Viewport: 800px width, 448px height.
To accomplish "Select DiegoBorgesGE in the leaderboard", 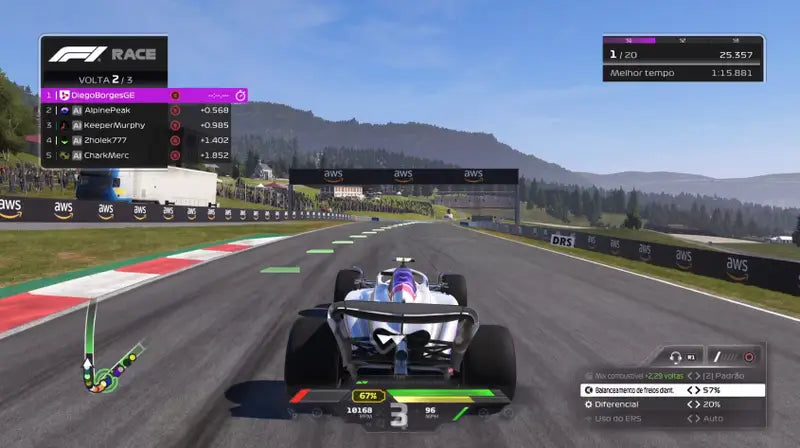I will tap(140, 95).
